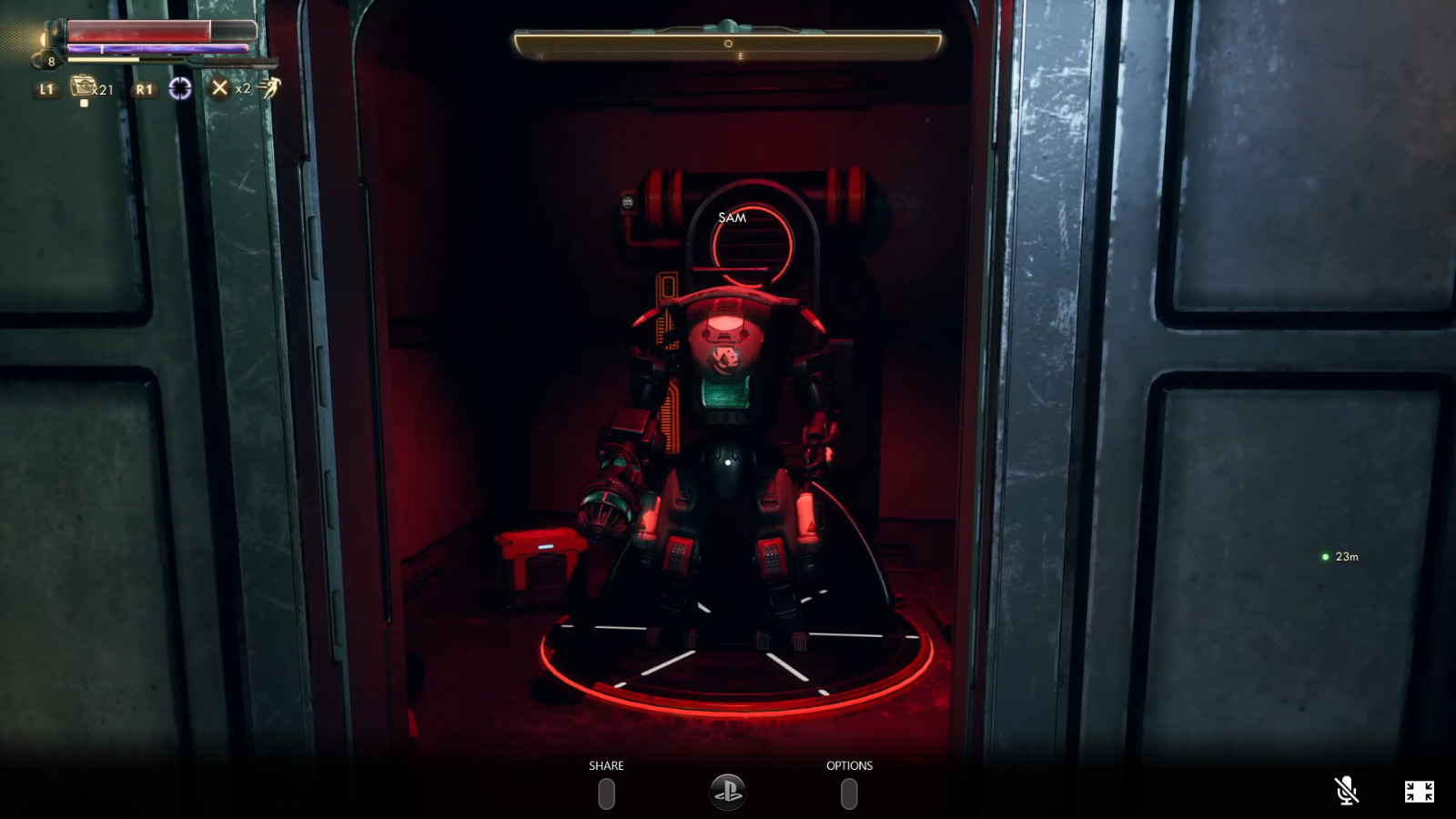
Task: Select the L1 shoulder button prompt
Action: [48, 90]
